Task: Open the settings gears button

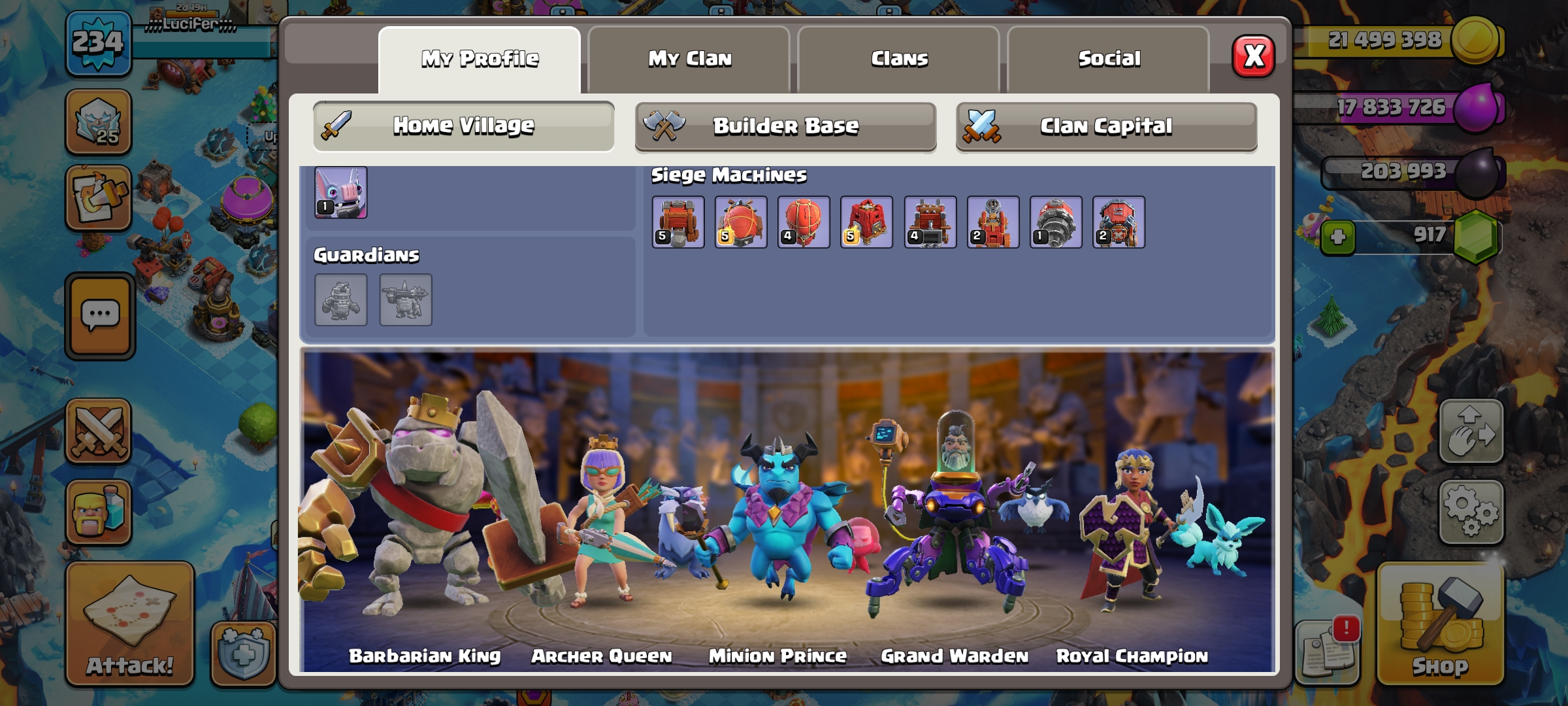Action: point(1471,512)
